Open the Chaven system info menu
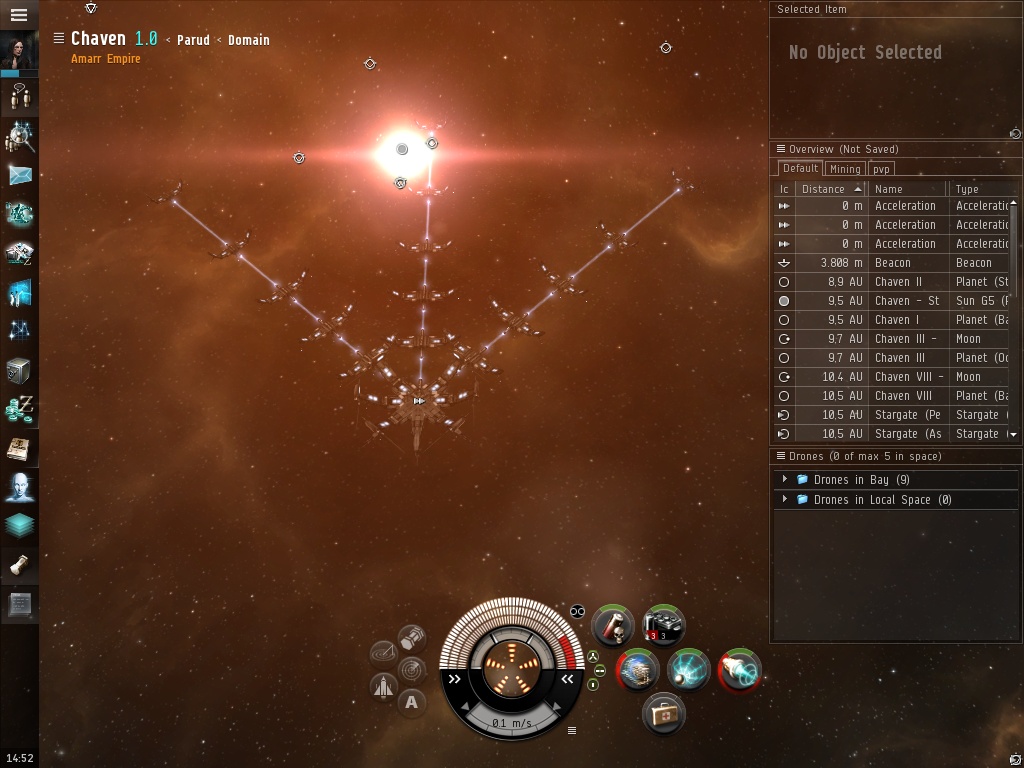This screenshot has height=768, width=1024. point(59,39)
